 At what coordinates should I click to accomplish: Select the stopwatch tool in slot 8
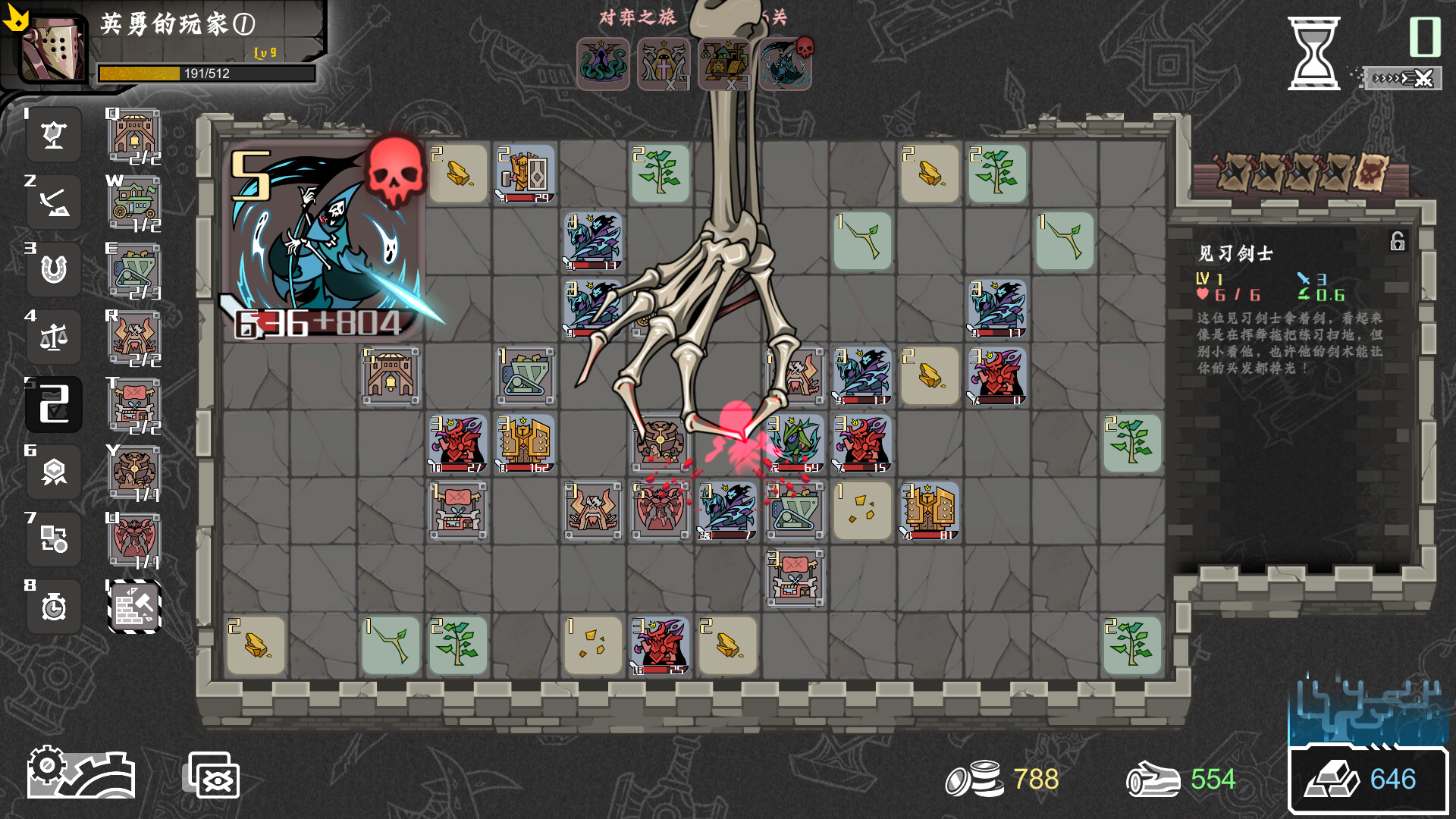click(53, 606)
